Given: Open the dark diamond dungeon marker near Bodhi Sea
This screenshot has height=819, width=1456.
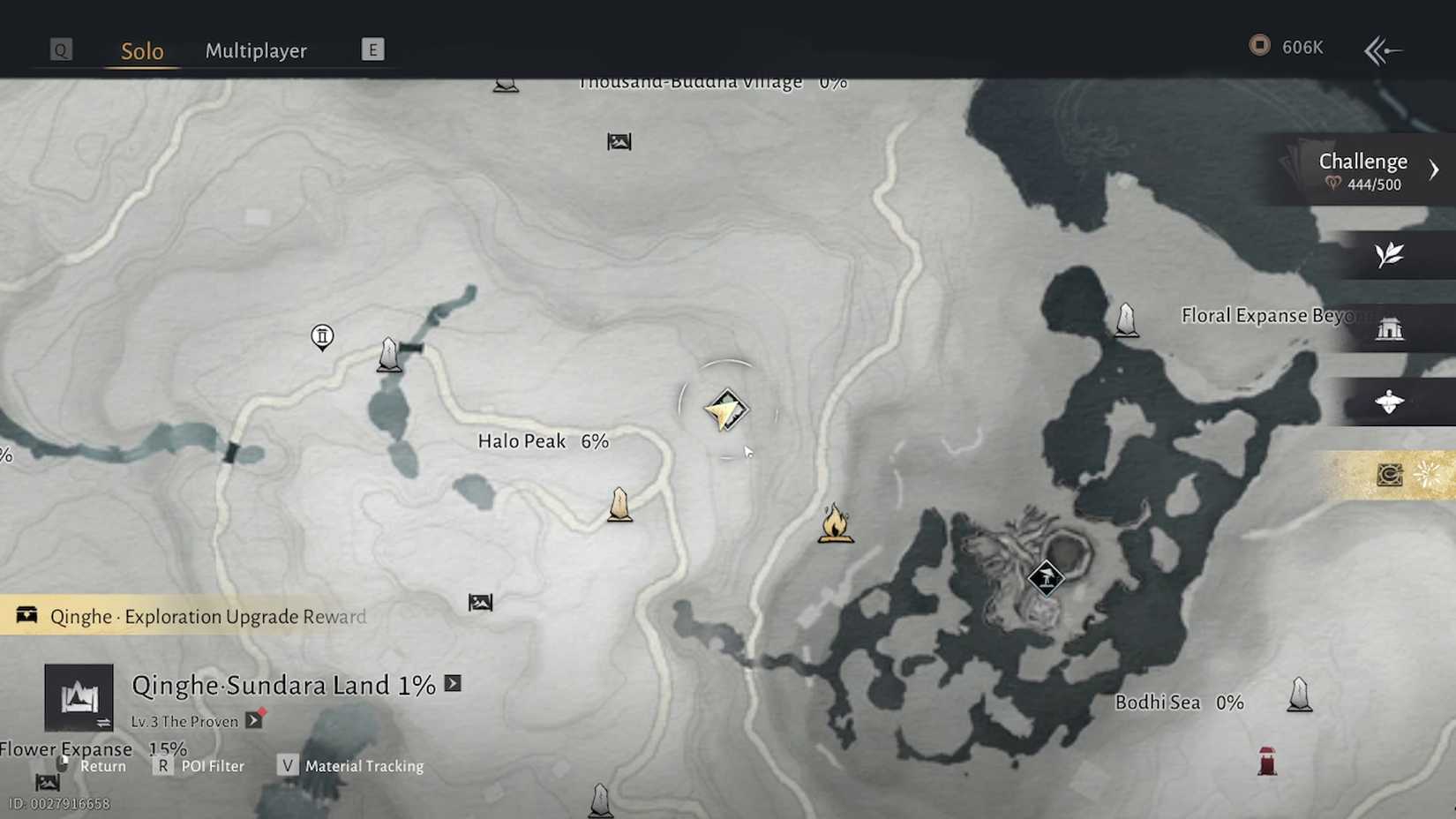Looking at the screenshot, I should coord(1046,578).
